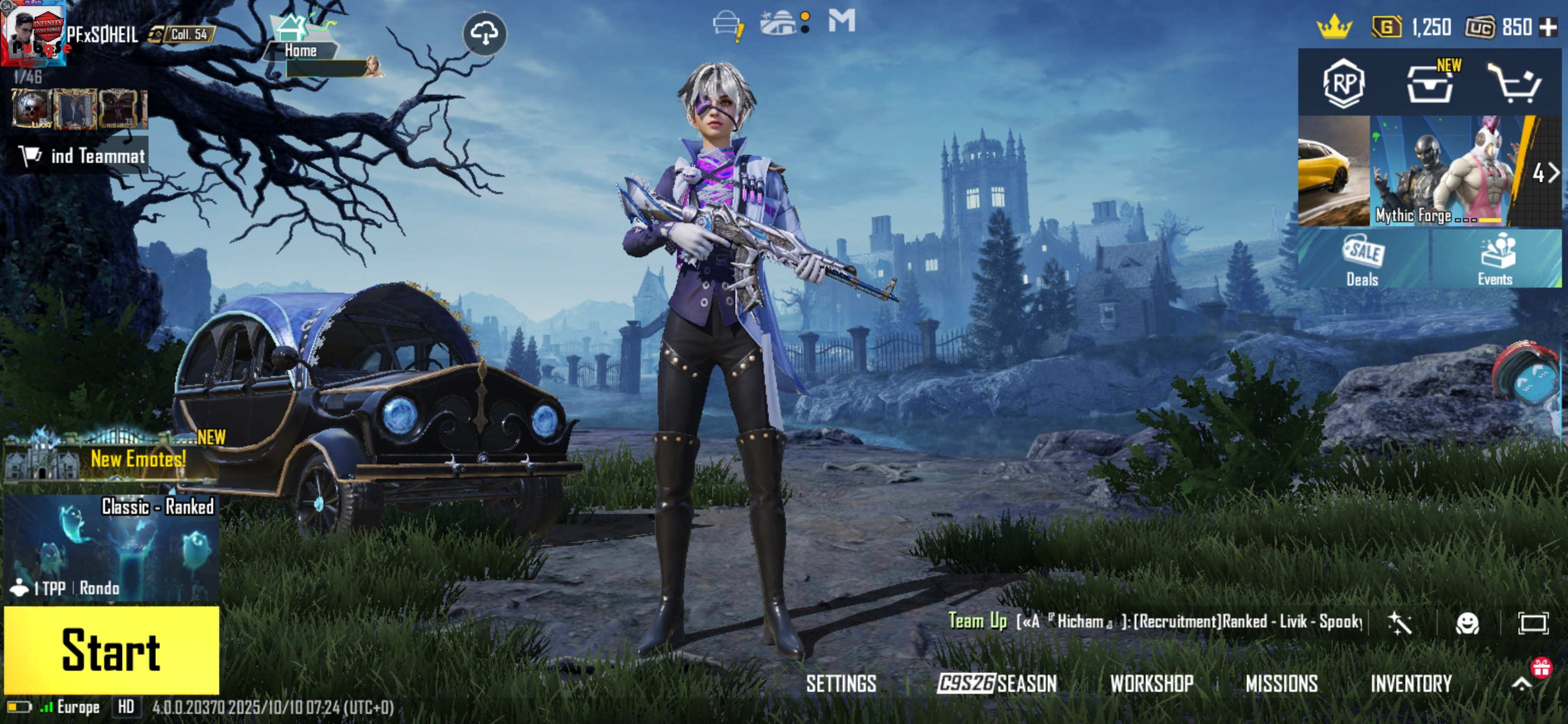Open the Royale Pass (RP) icon
This screenshot has width=1568, height=724.
point(1343,83)
